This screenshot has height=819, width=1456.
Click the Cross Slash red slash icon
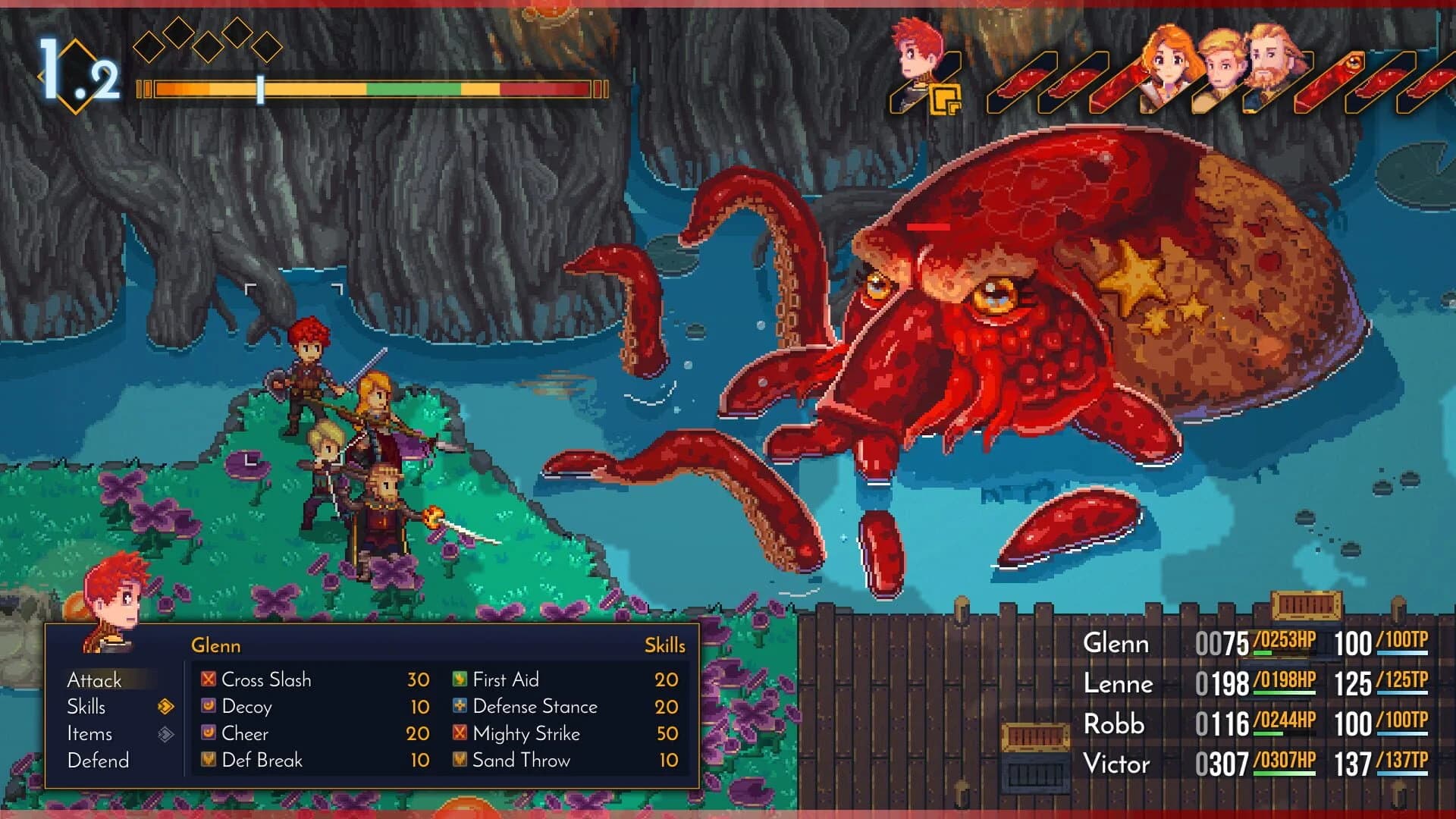point(207,679)
